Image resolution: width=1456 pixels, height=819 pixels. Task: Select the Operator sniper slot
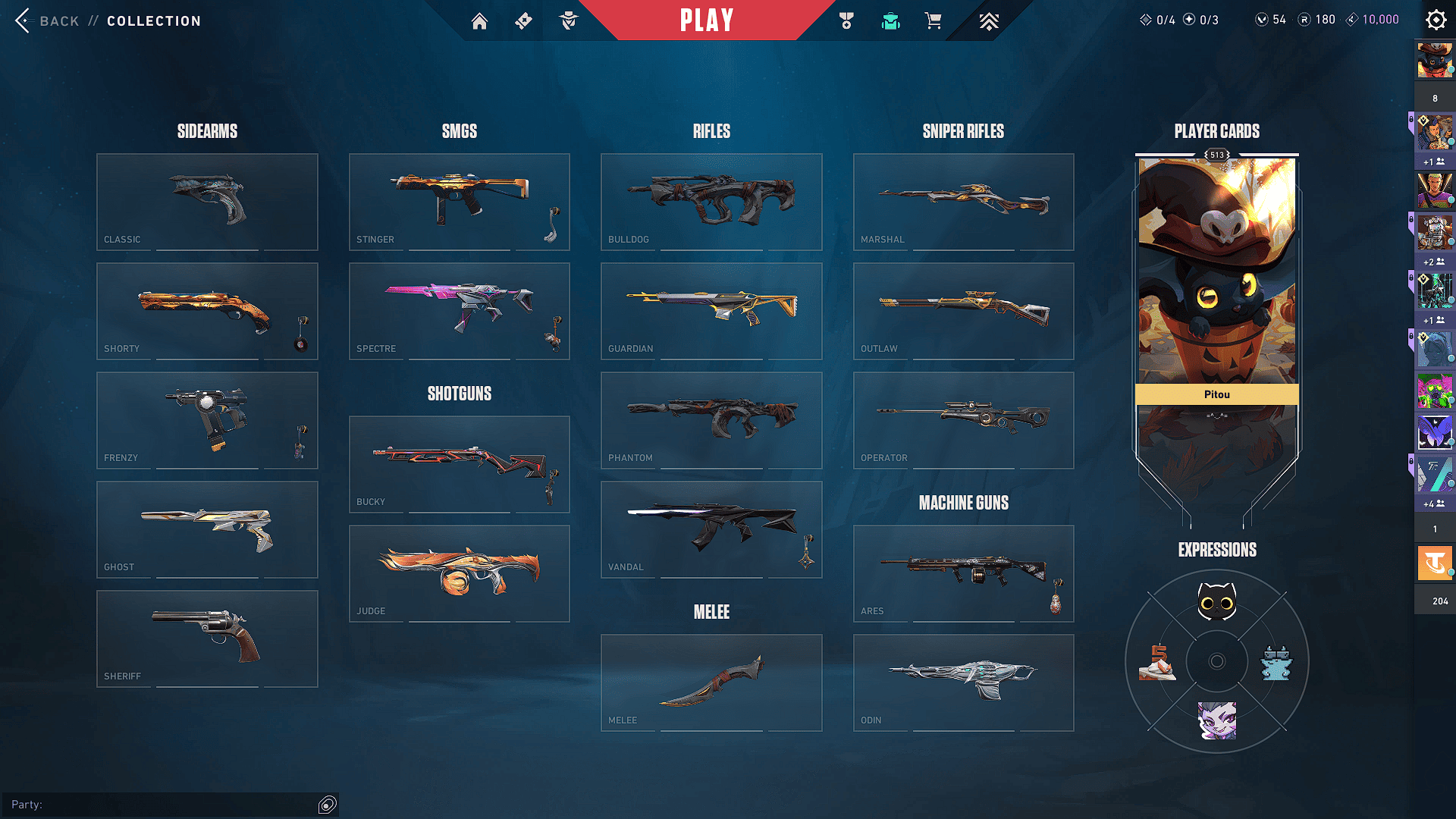point(963,420)
